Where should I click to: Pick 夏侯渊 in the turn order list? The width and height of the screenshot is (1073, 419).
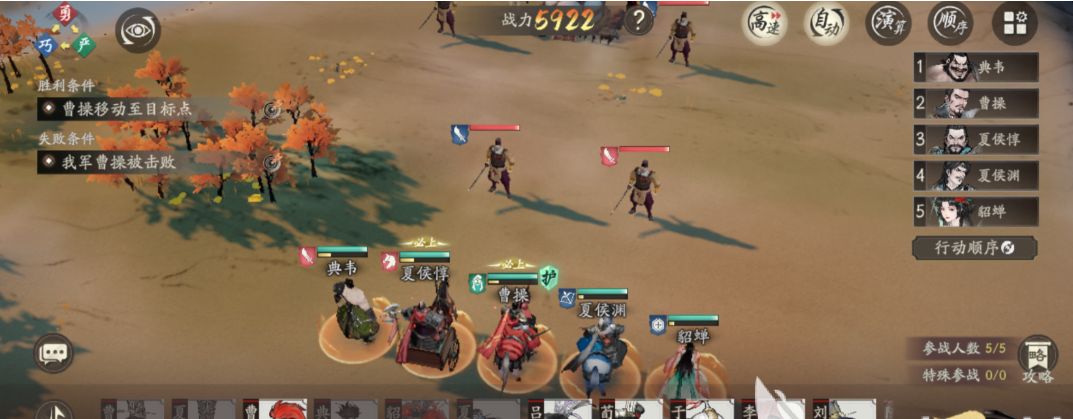[x=977, y=175]
